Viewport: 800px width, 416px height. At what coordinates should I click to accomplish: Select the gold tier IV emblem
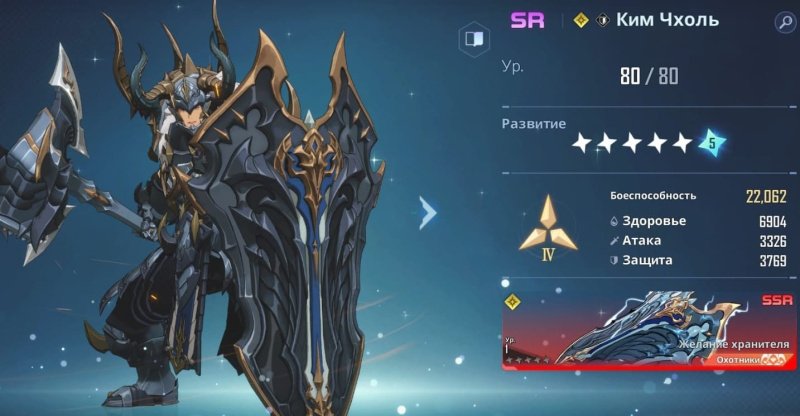(545, 225)
